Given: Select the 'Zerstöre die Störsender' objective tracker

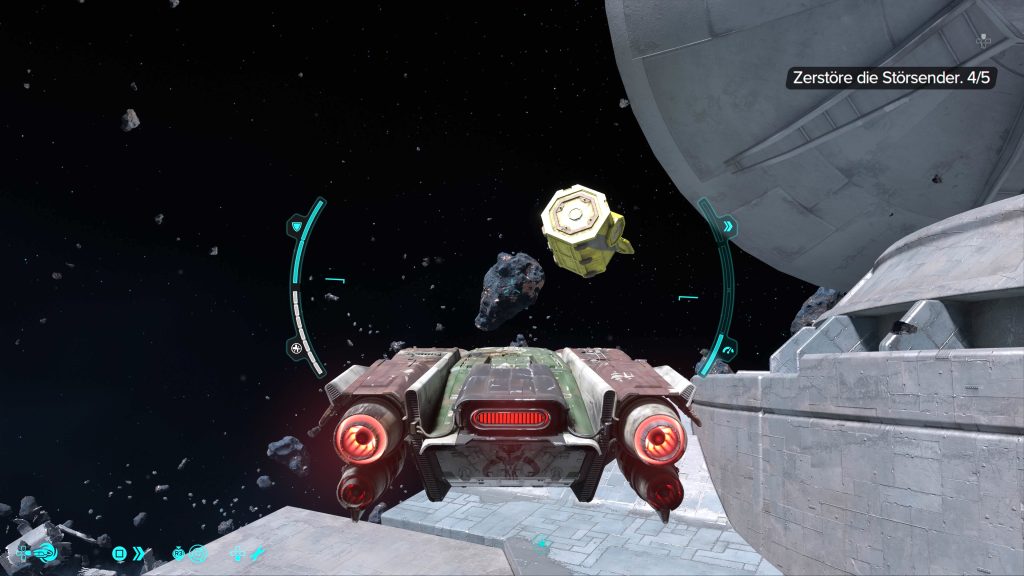Looking at the screenshot, I should [x=890, y=78].
